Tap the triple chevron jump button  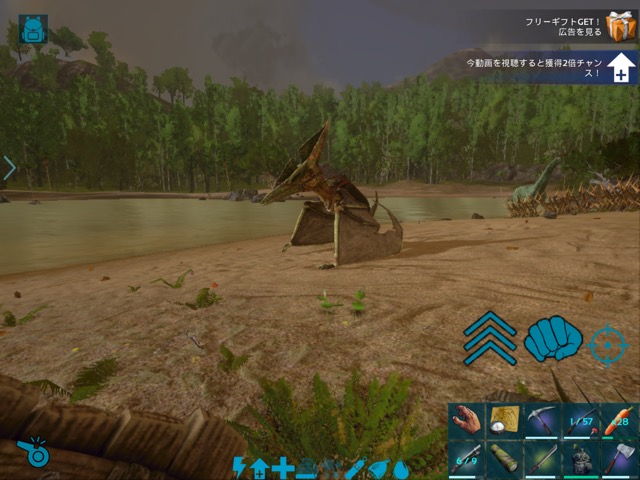[x=490, y=338]
